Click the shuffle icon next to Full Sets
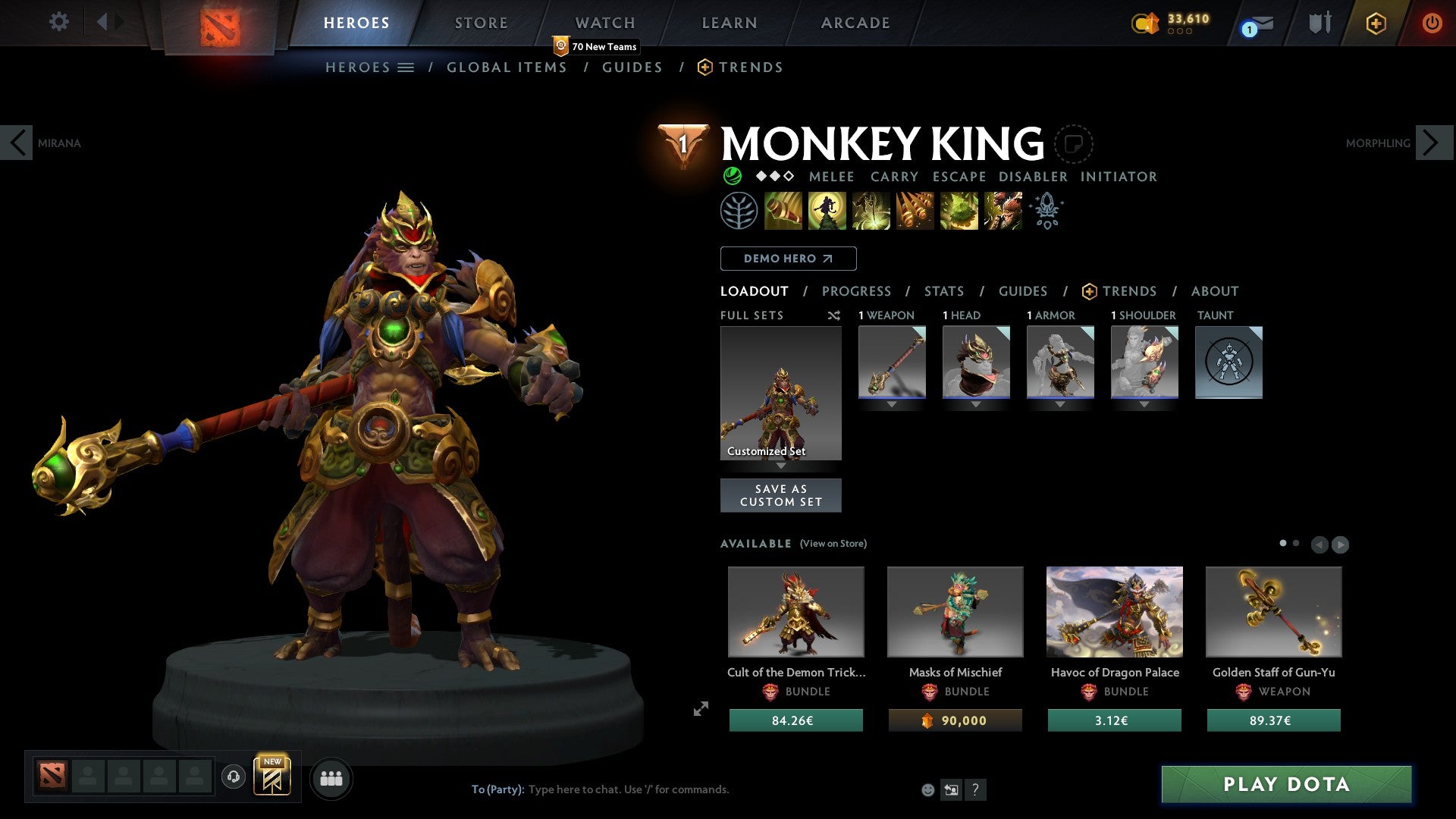This screenshot has height=819, width=1456. coord(833,315)
